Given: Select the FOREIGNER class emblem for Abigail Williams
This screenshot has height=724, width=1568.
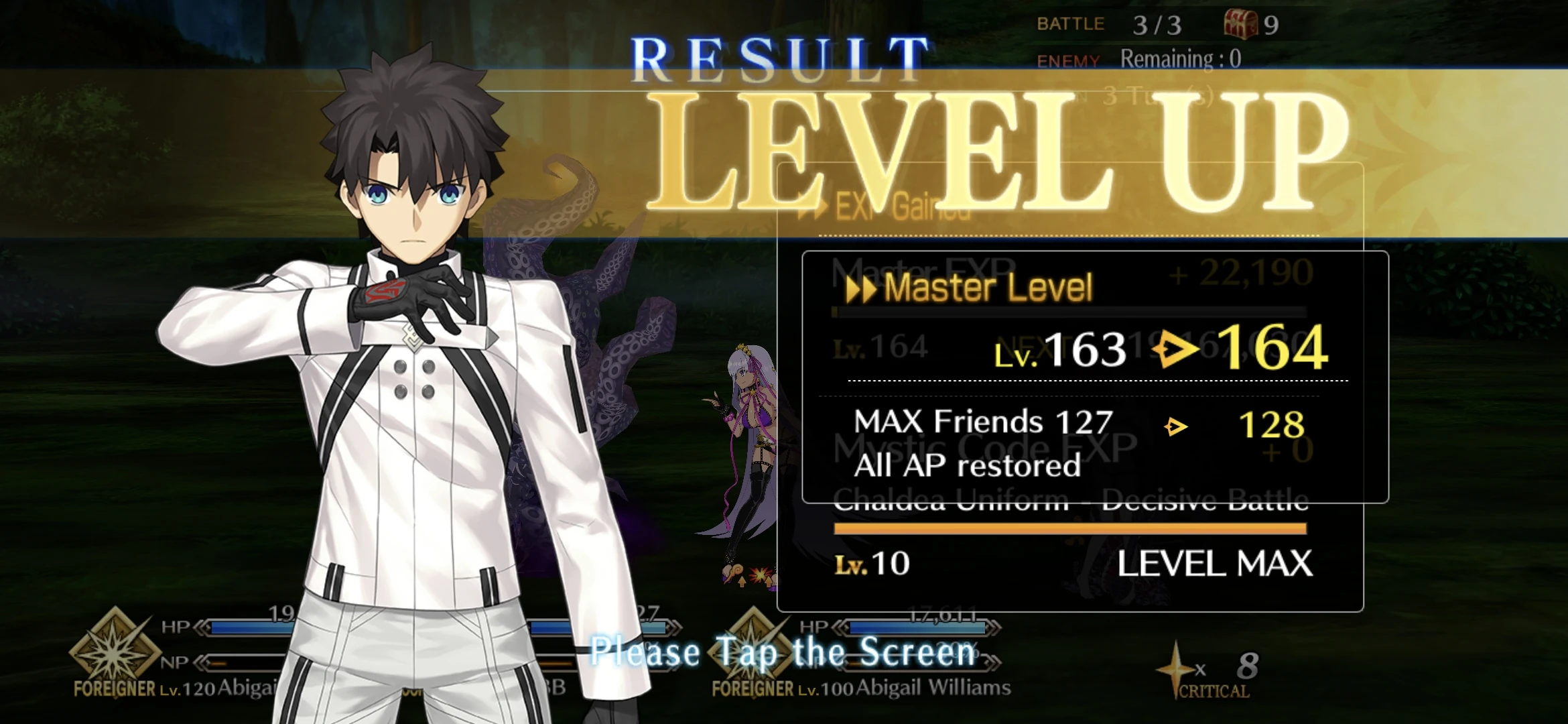Looking at the screenshot, I should point(750,649).
